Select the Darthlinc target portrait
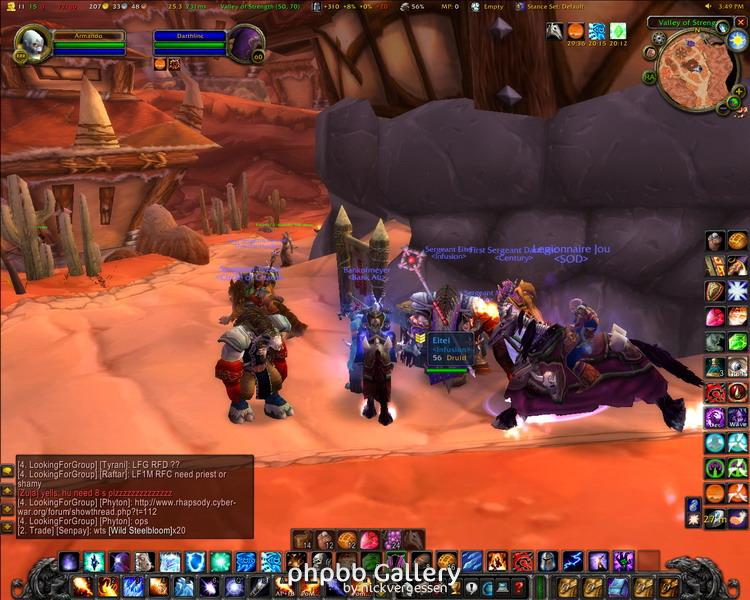 [x=246, y=44]
